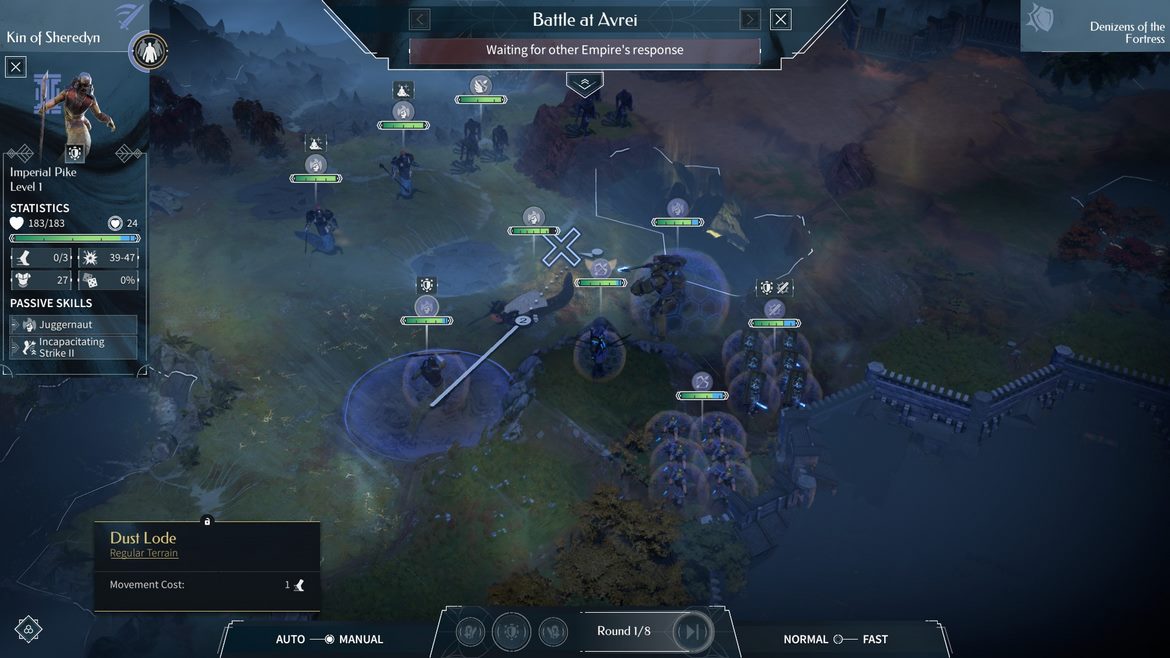Toggle battle speed between Normal and Fast

(845, 639)
